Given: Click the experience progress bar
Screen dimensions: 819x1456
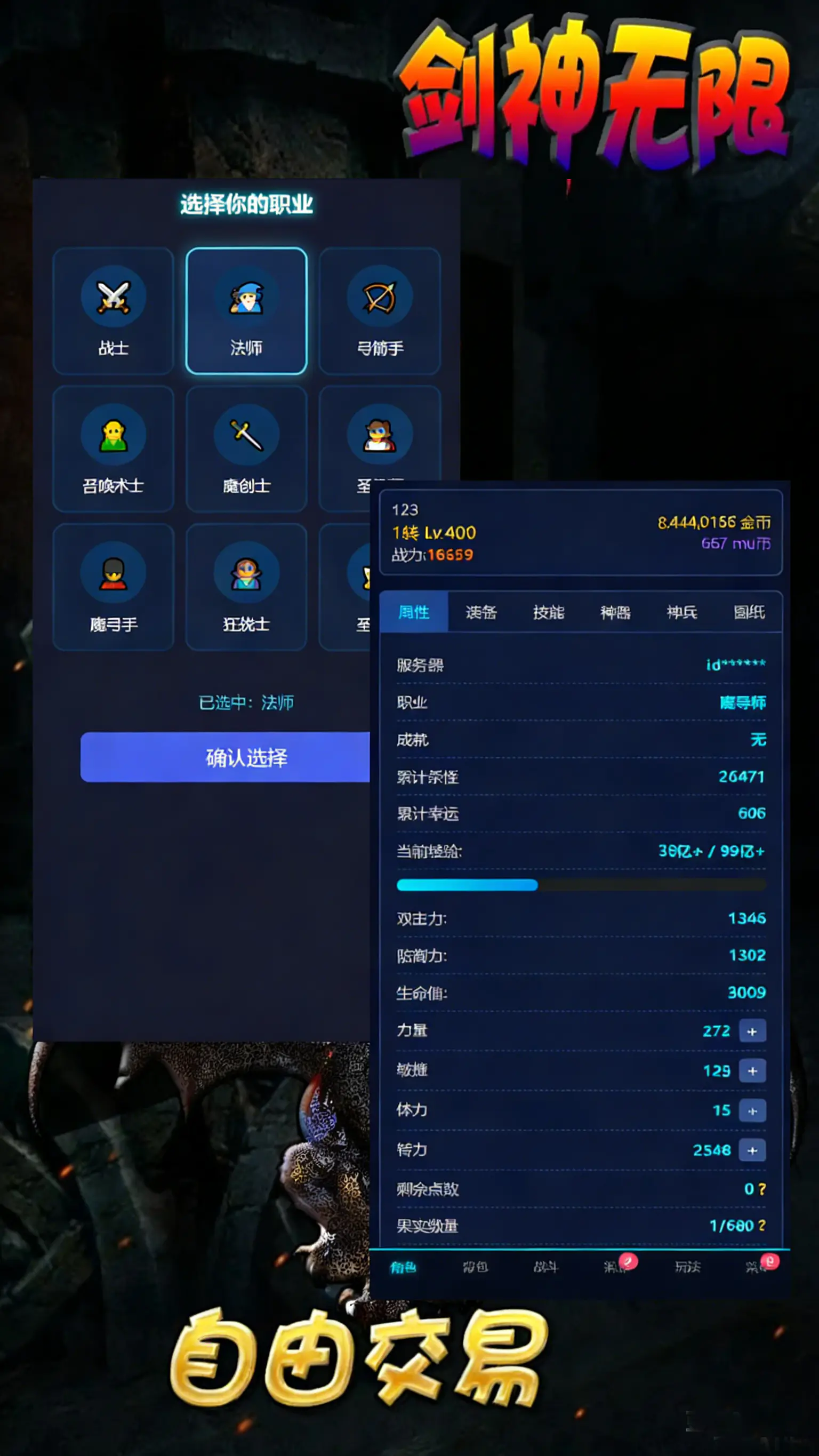Looking at the screenshot, I should point(581,886).
